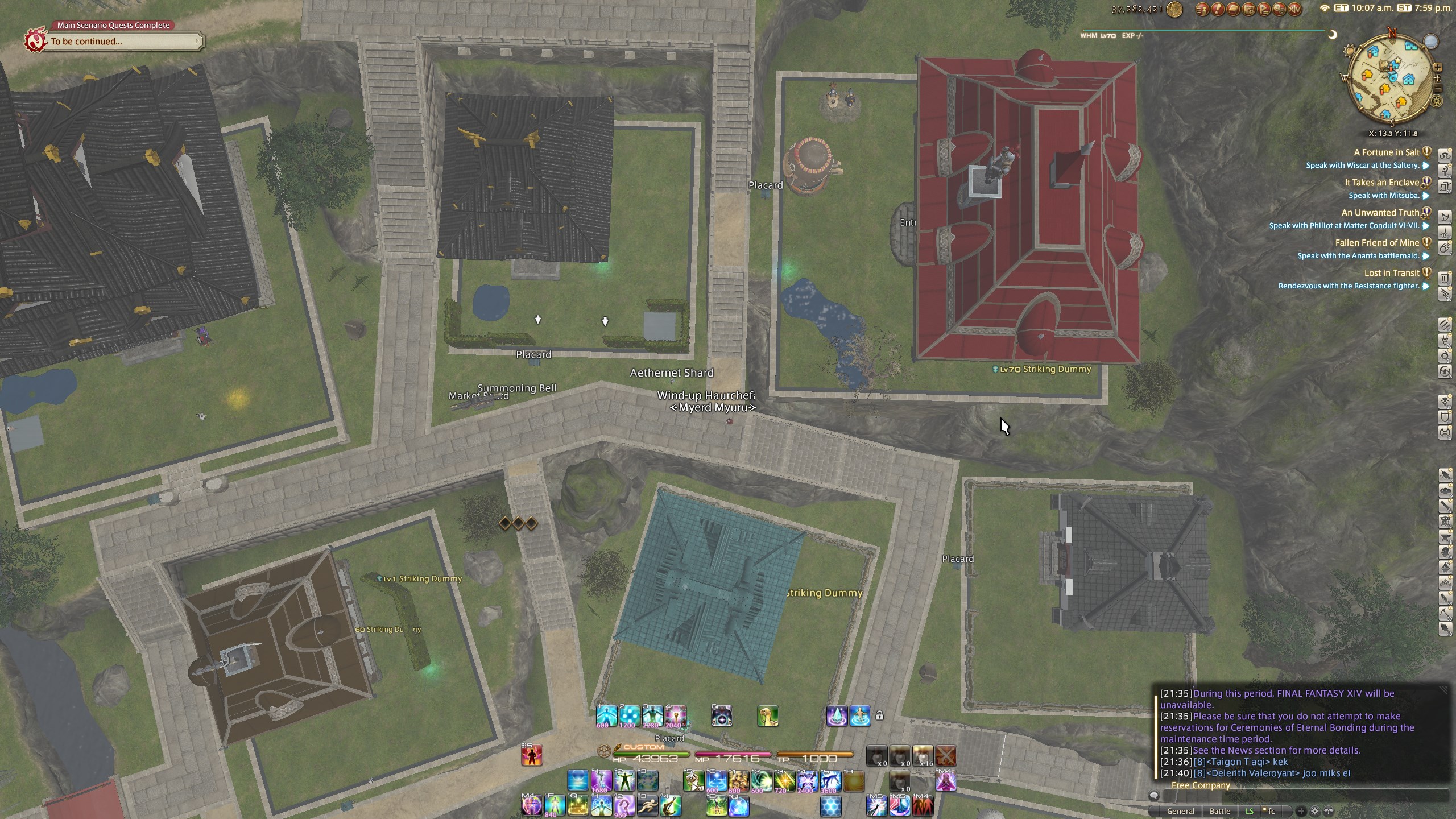Select the A Fortune in Salt quest
The height and width of the screenshot is (819, 1456).
pyautogui.click(x=1387, y=152)
